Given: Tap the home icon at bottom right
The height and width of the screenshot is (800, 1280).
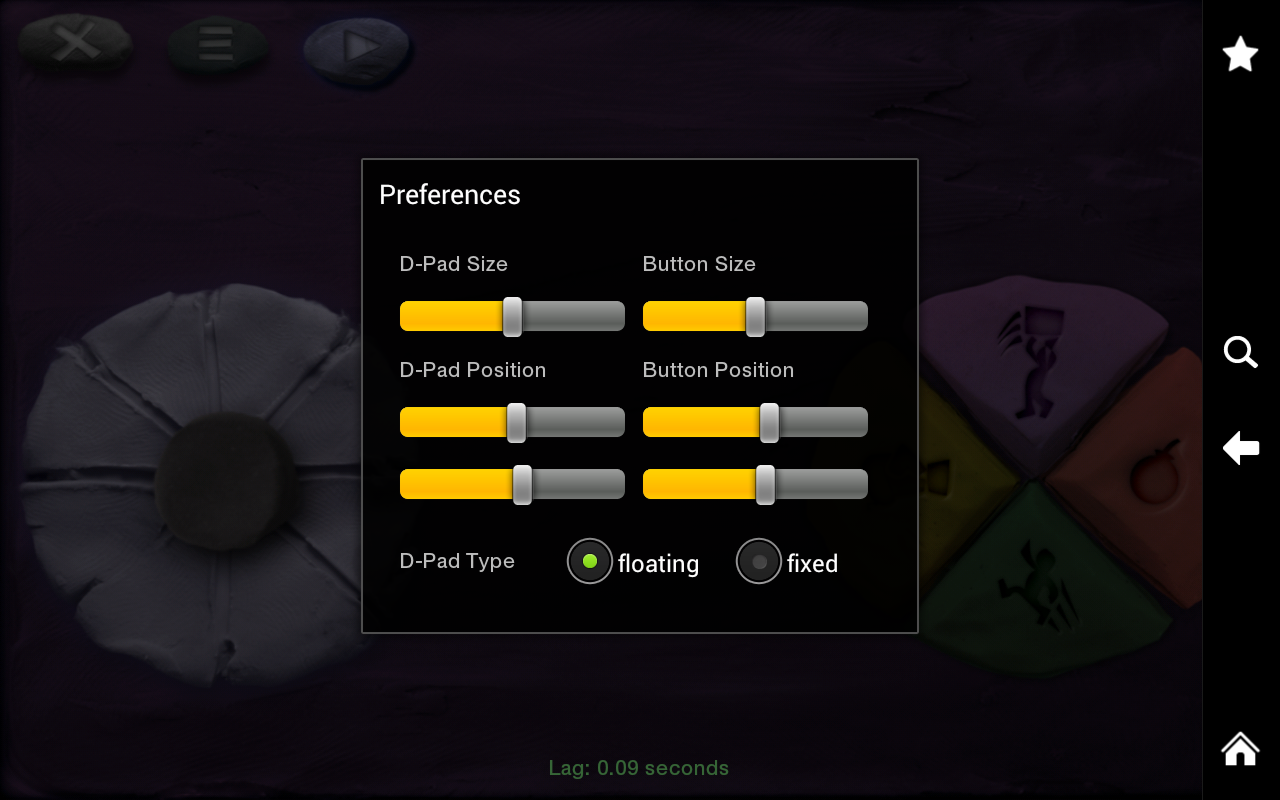Looking at the screenshot, I should pyautogui.click(x=1240, y=748).
